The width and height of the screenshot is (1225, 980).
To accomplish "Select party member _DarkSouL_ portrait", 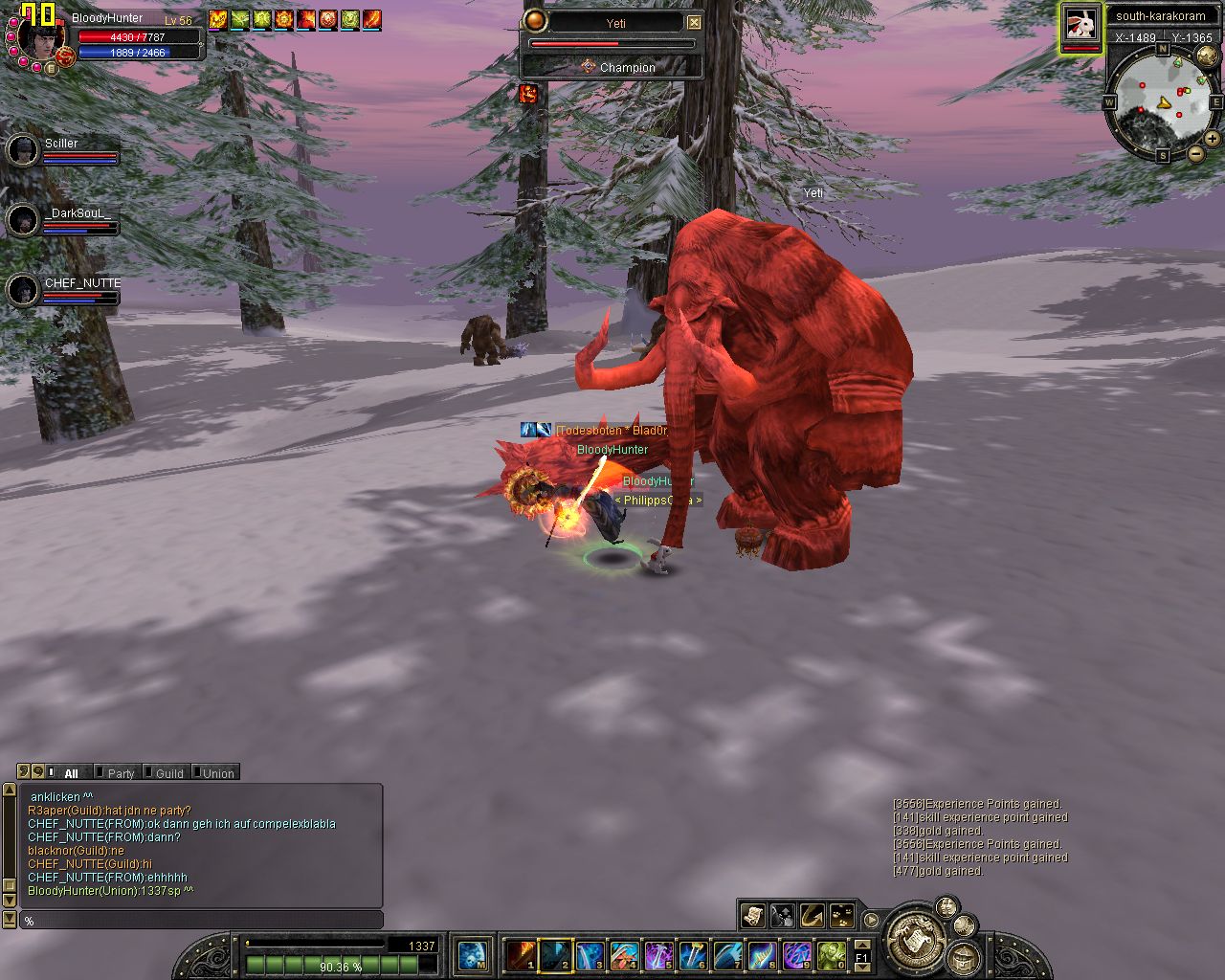I will pos(22,221).
